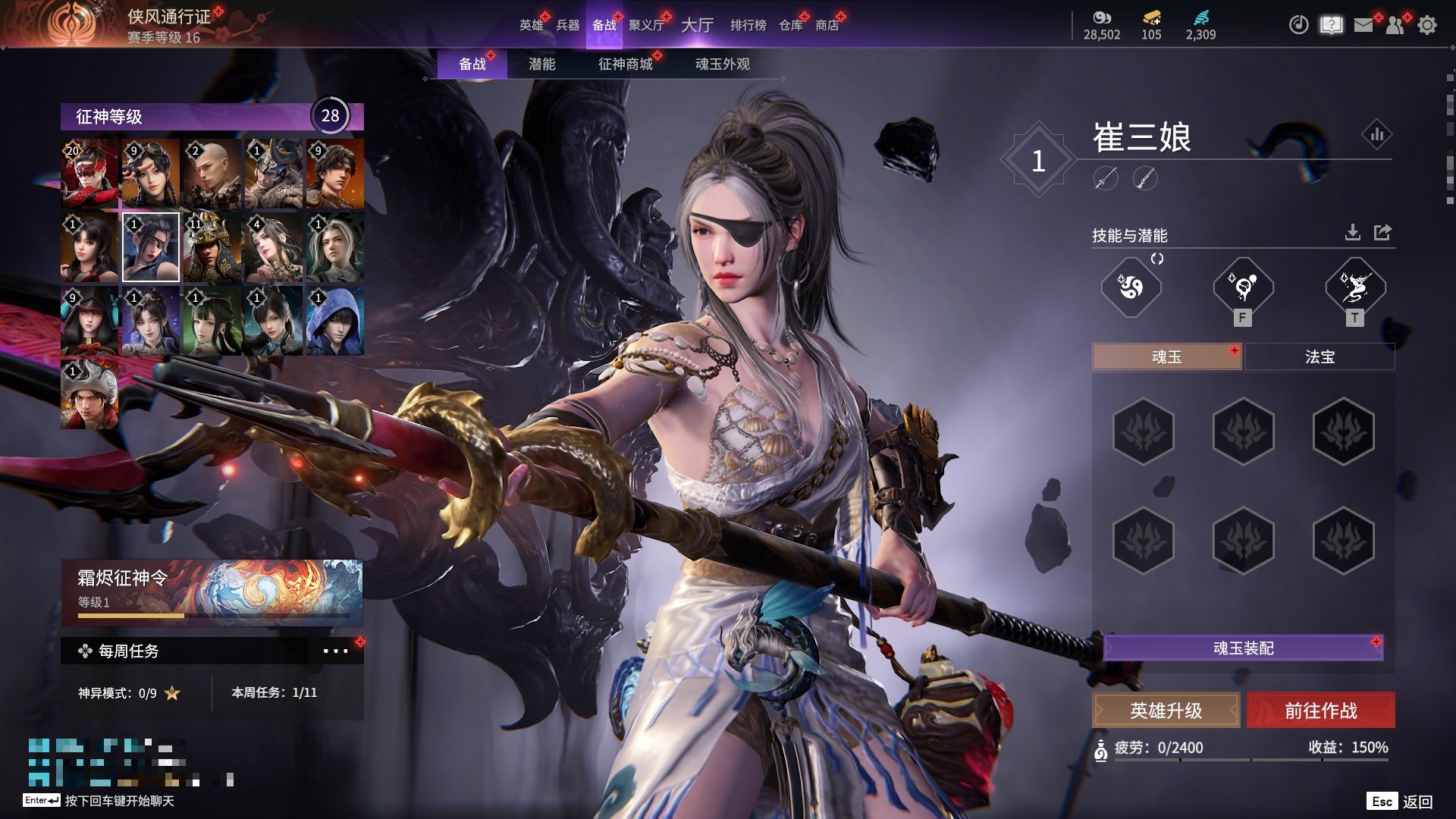Viewport: 1456px width, 819px height.
Task: Open the 霜烬征神令 banner
Action: [x=212, y=591]
